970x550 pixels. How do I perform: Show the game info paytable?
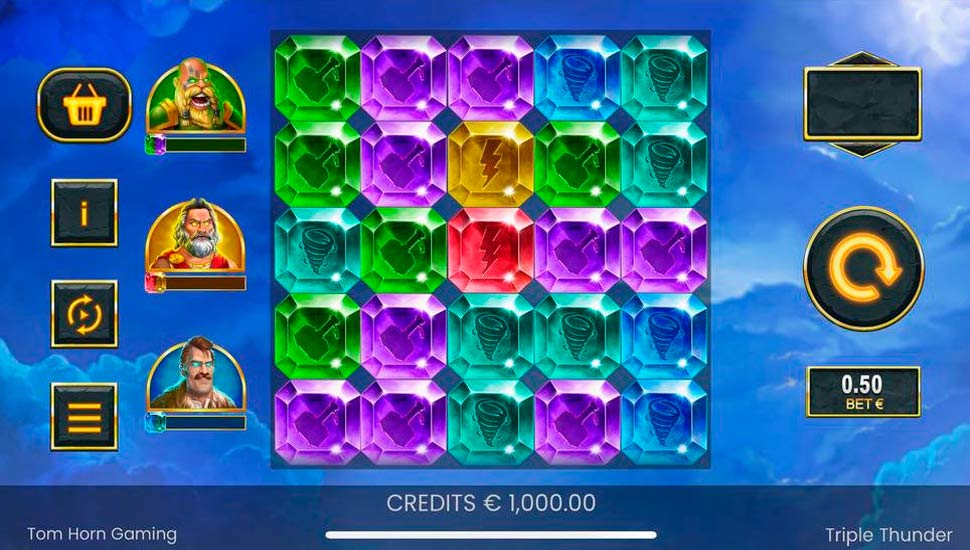click(85, 212)
